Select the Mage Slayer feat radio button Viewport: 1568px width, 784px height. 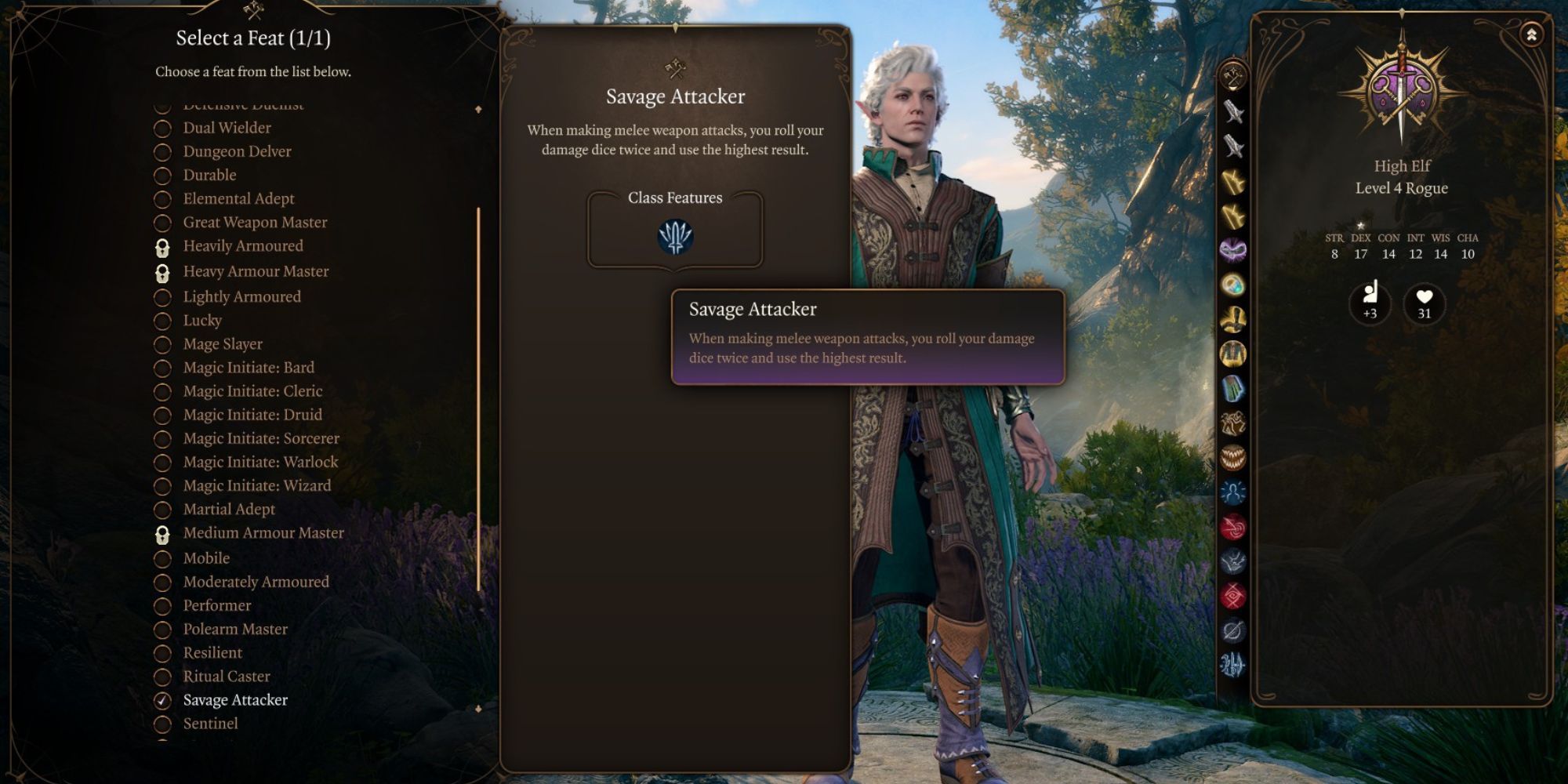coord(164,343)
